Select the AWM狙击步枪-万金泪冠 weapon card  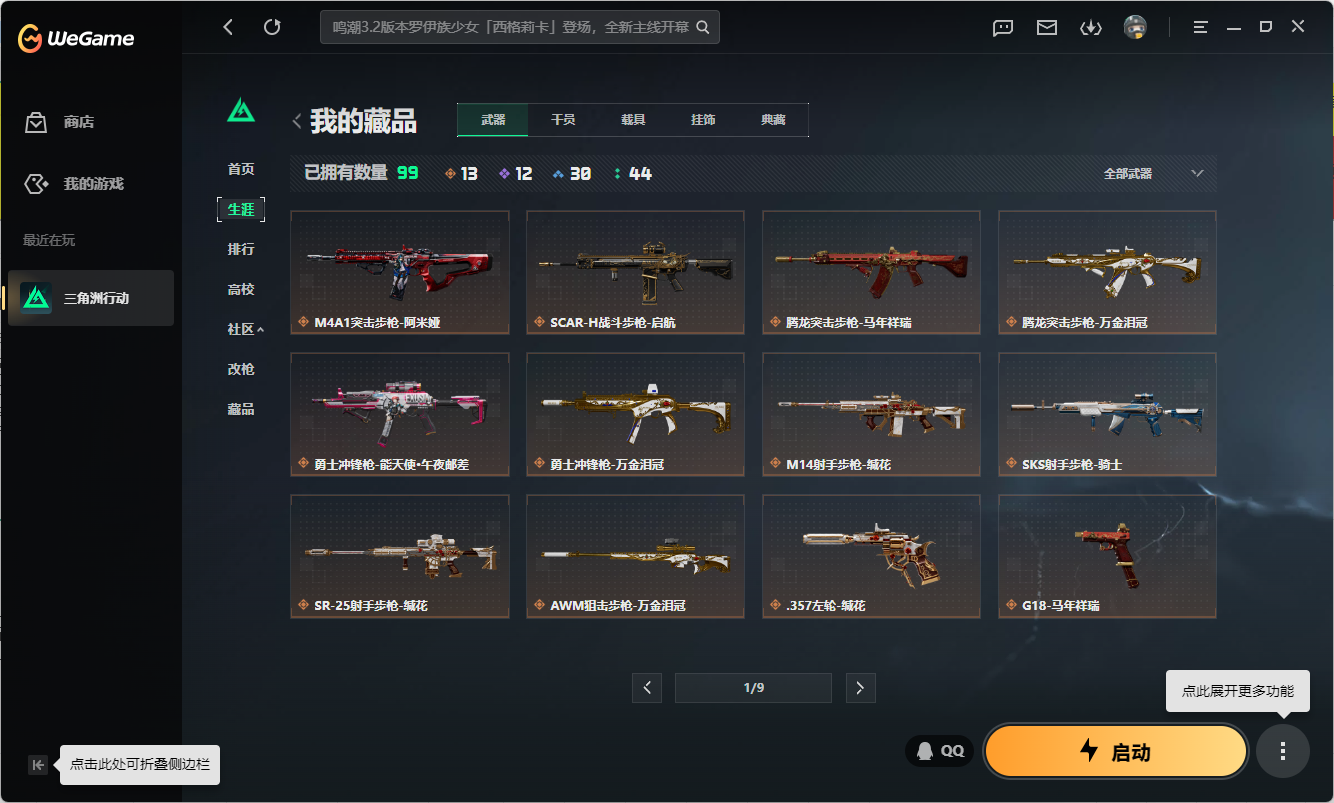click(x=634, y=556)
